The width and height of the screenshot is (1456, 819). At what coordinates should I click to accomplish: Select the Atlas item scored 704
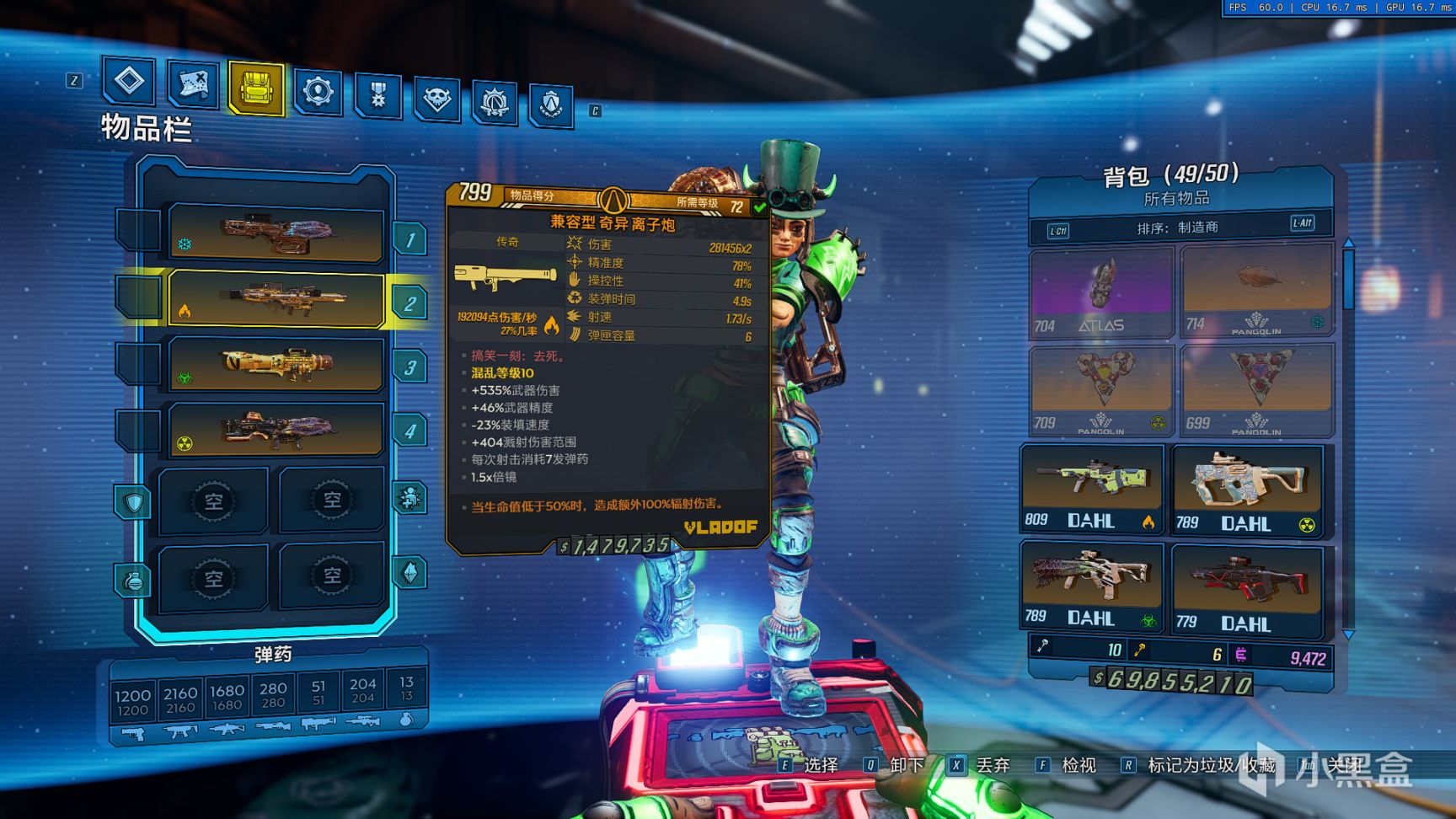1101,292
